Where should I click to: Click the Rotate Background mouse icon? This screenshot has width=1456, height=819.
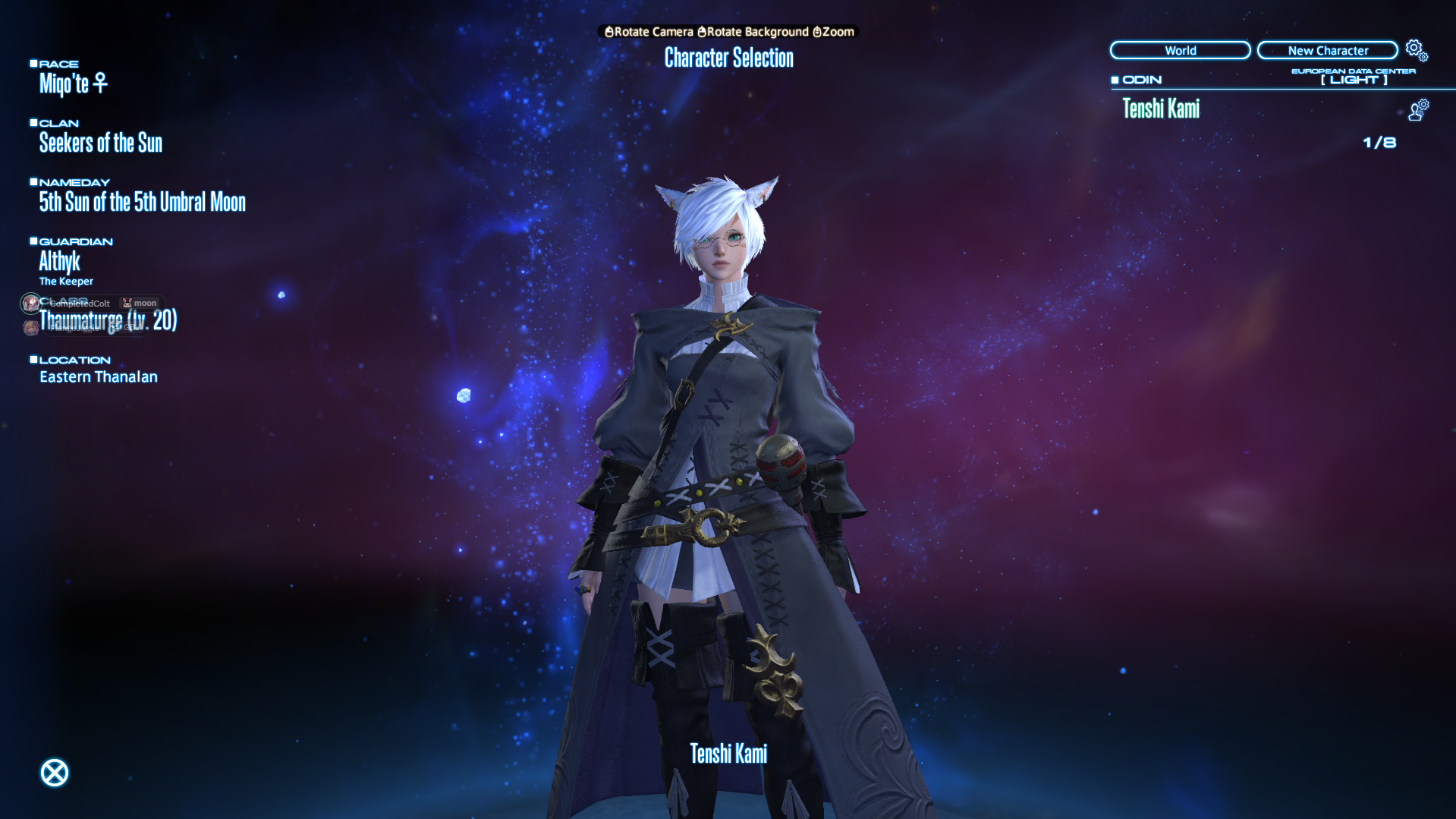[x=703, y=32]
